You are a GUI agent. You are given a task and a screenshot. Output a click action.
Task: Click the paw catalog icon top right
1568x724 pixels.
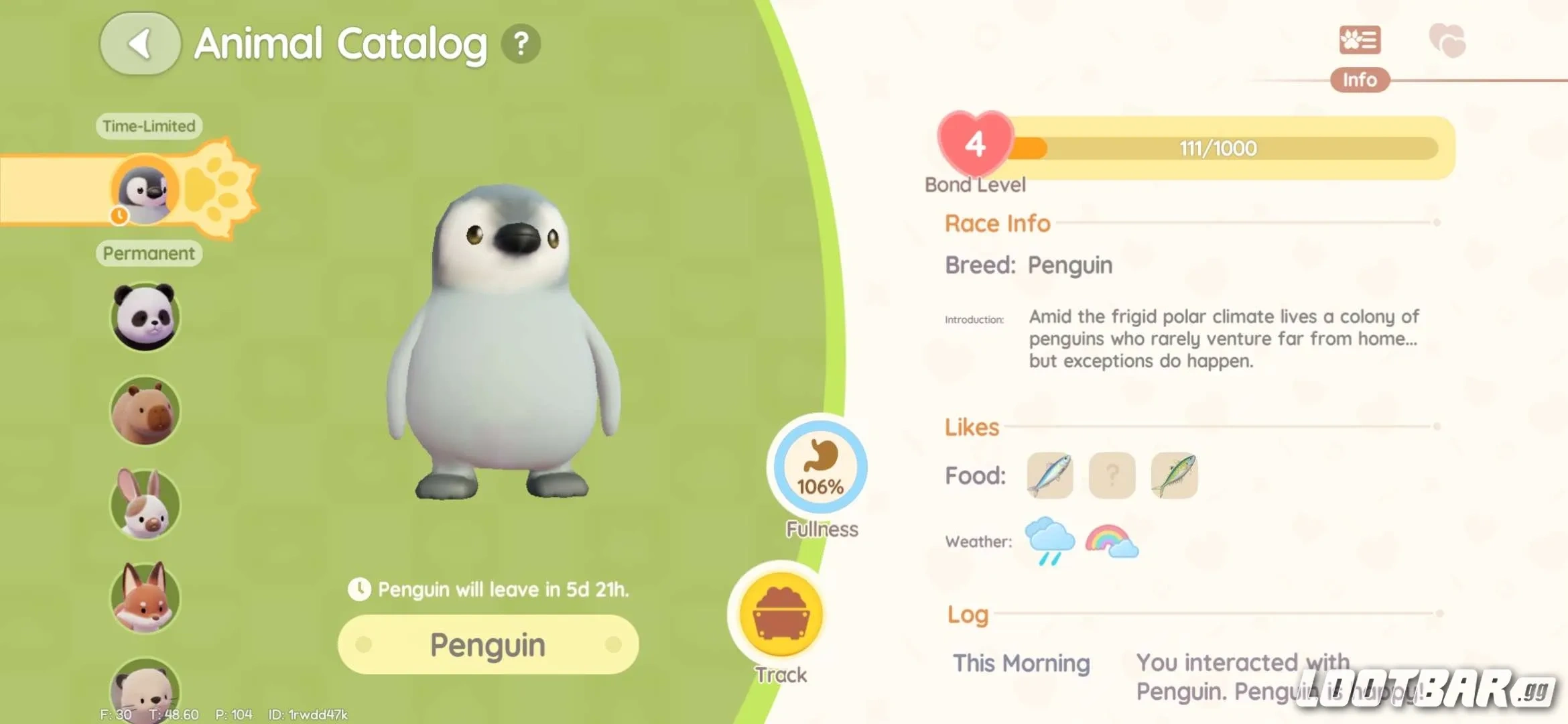(1360, 40)
